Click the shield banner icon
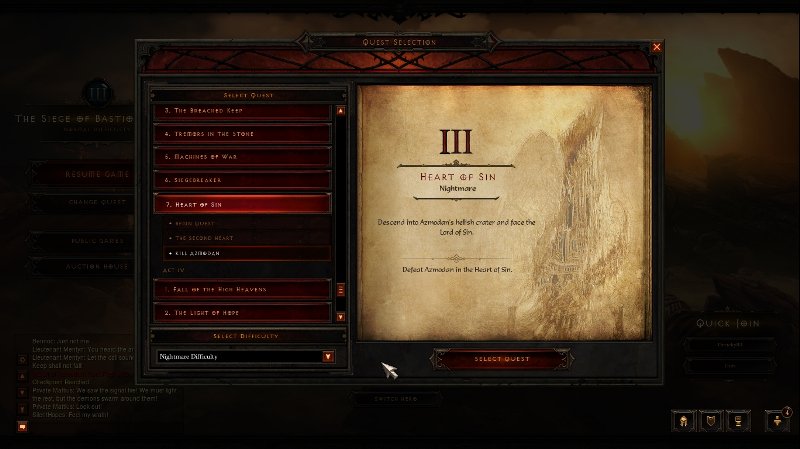800x449 pixels. pos(711,421)
